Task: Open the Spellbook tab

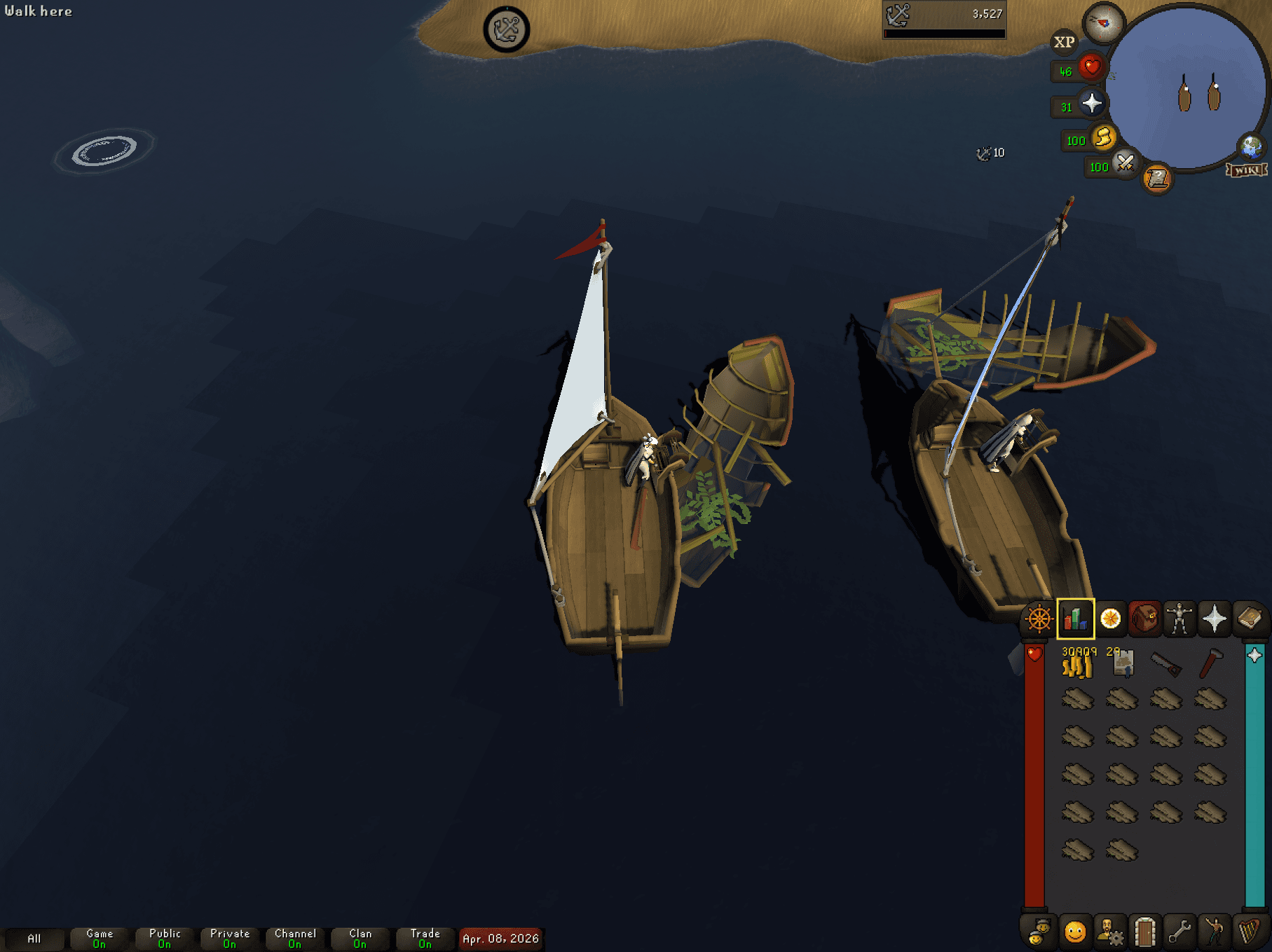Action: pos(1249,619)
